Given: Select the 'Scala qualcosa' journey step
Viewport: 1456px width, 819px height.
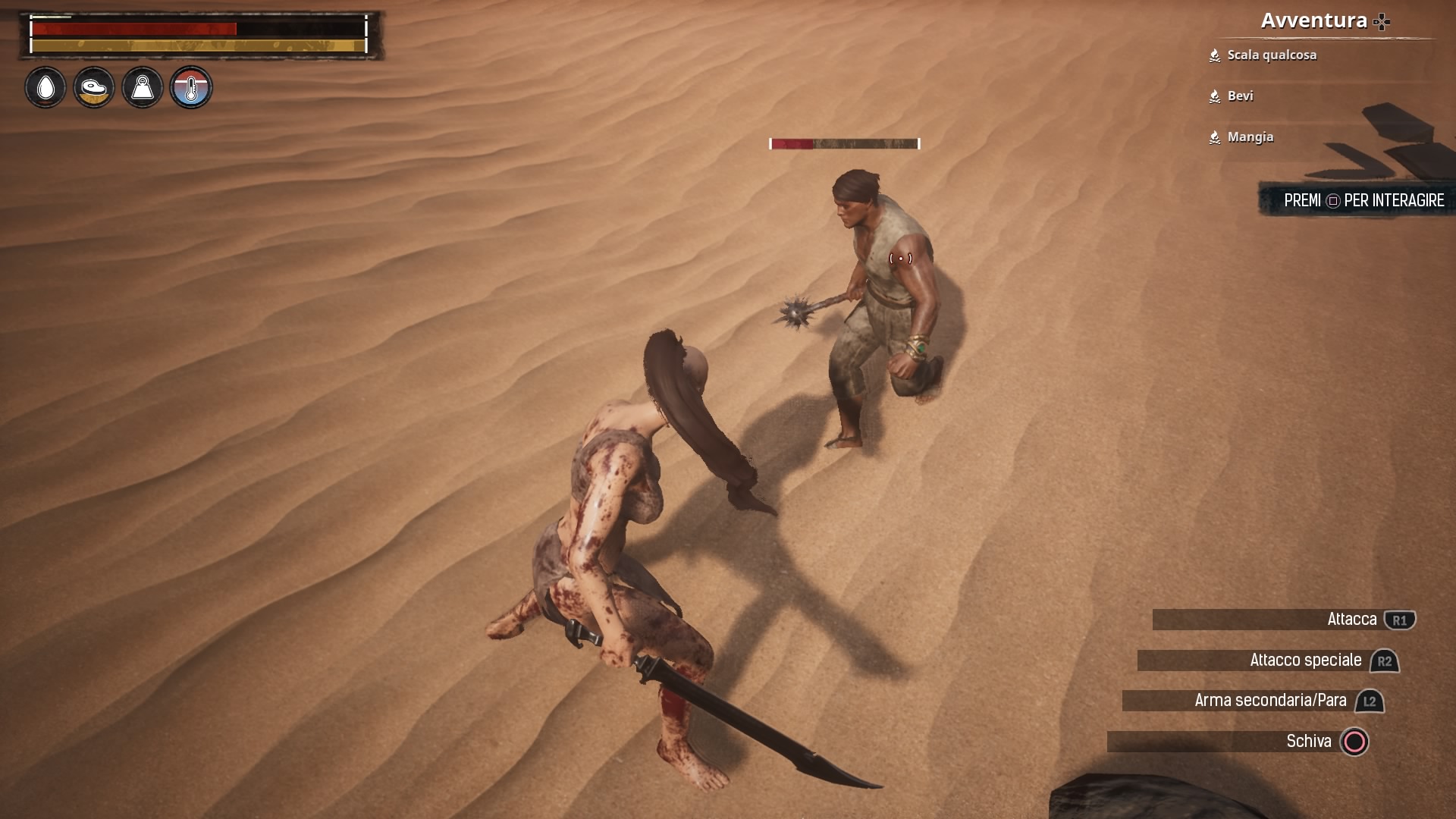Looking at the screenshot, I should 1271,55.
